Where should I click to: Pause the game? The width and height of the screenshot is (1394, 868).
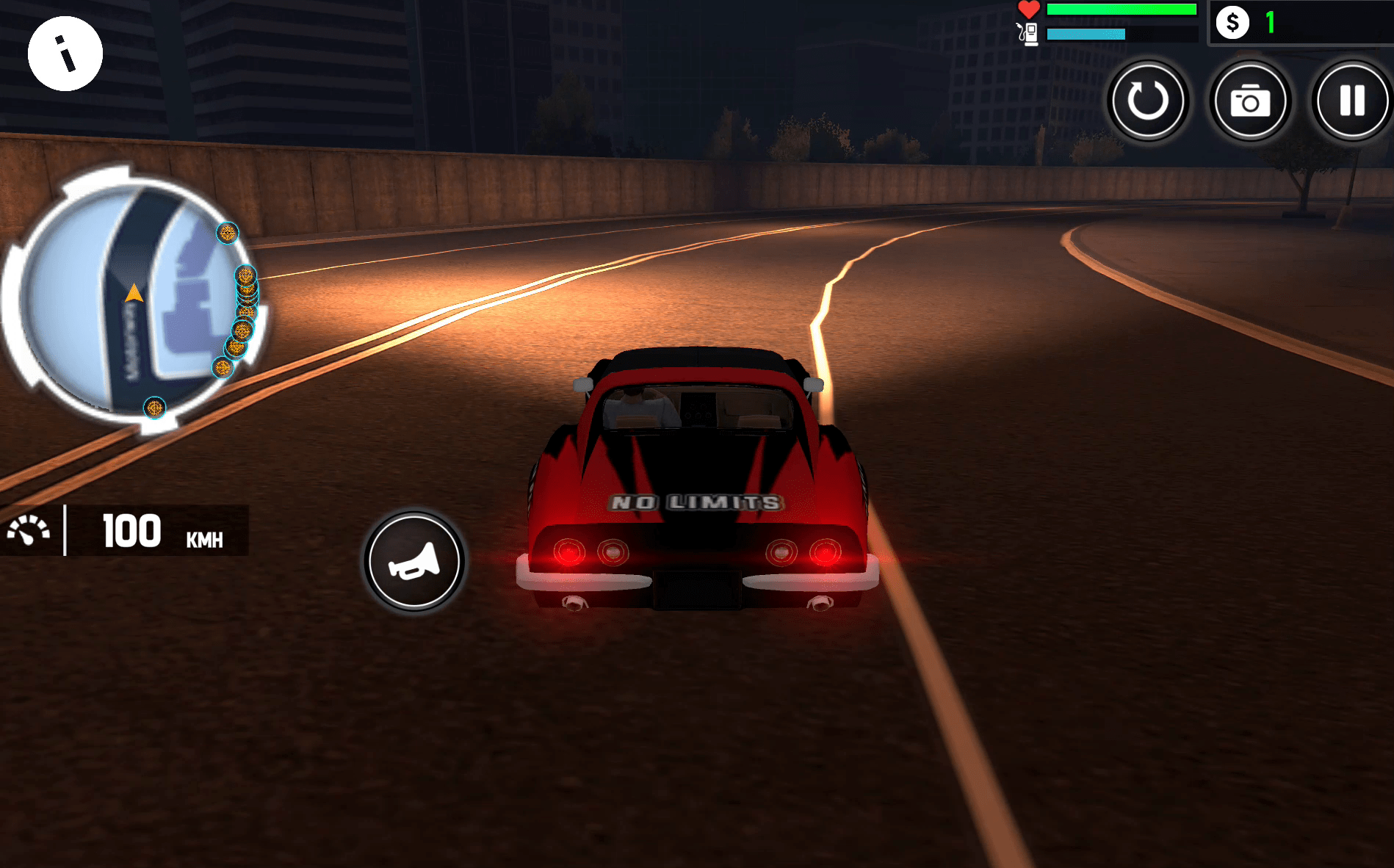coord(1351,101)
